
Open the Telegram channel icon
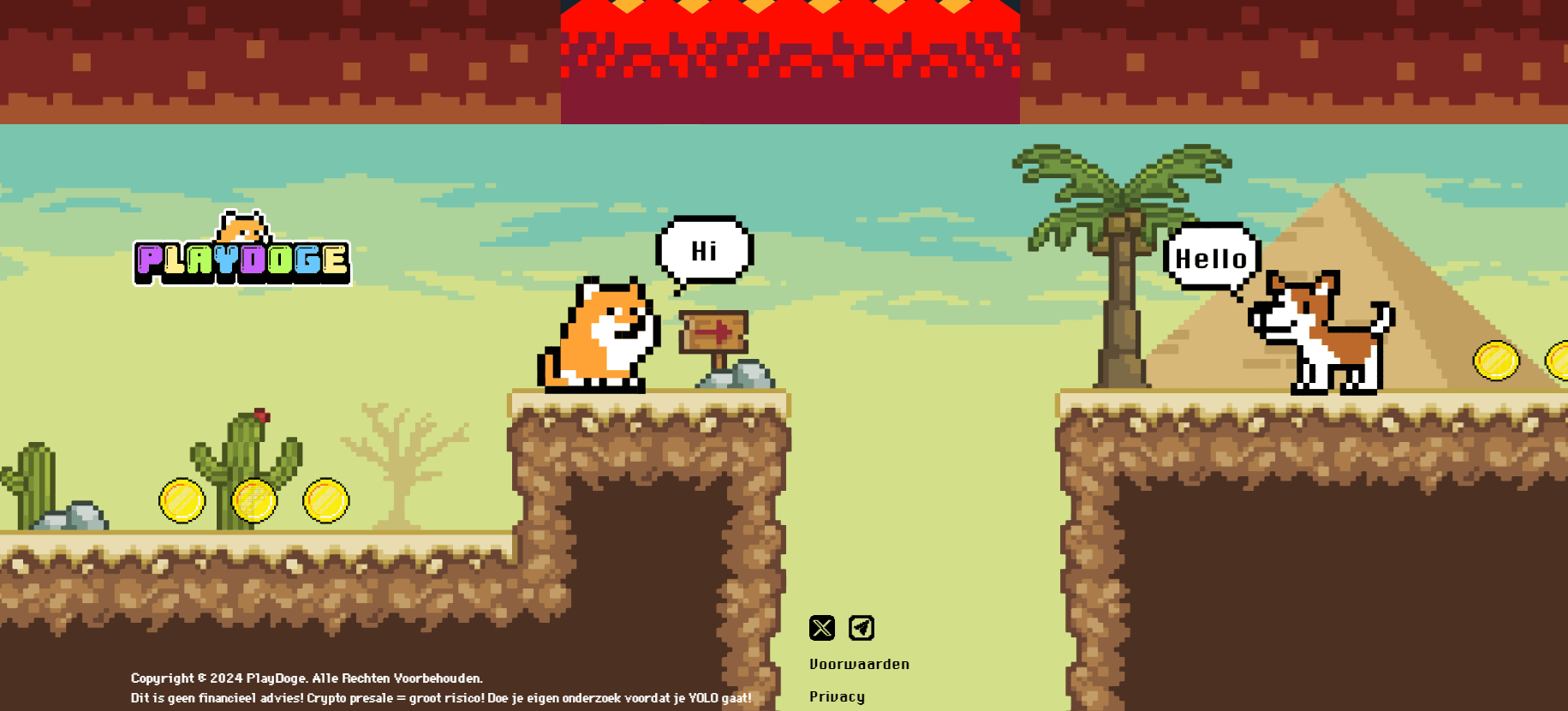862,630
